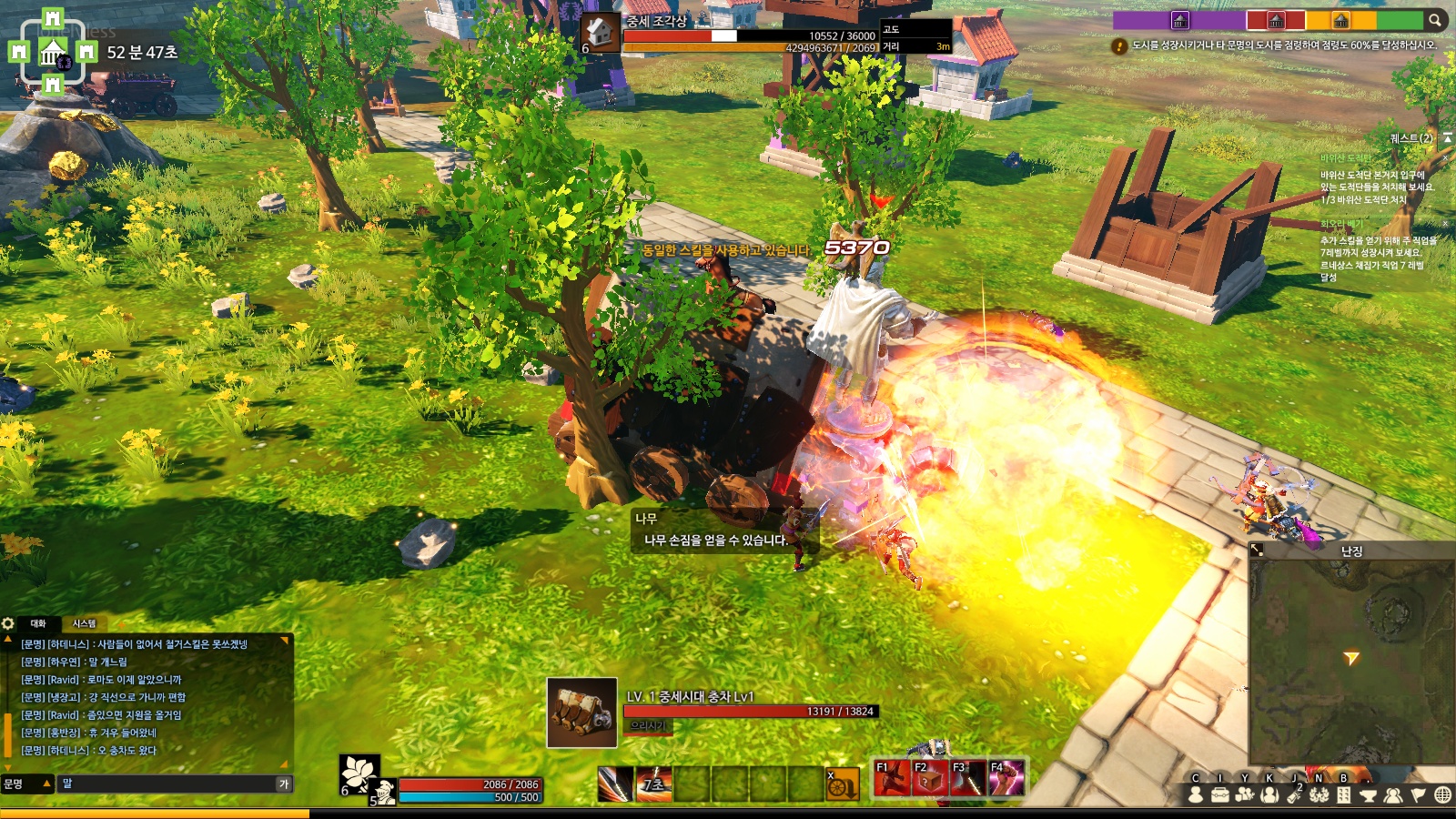Select the 대화 chat tab

click(x=38, y=623)
